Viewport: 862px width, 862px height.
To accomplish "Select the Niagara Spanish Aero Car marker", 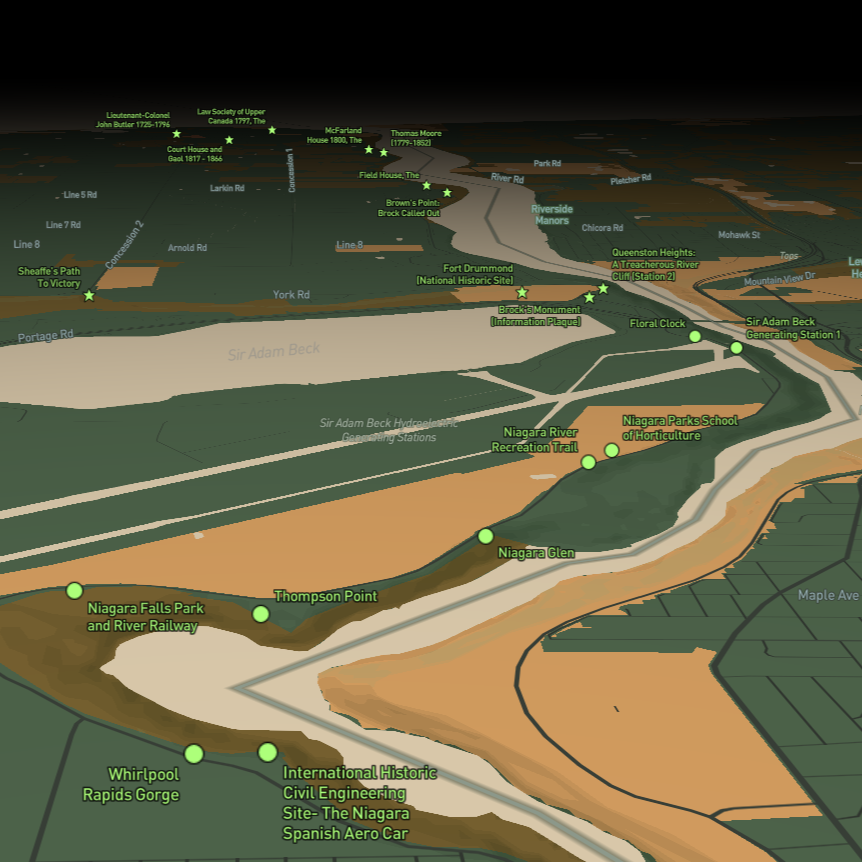I will coord(267,752).
